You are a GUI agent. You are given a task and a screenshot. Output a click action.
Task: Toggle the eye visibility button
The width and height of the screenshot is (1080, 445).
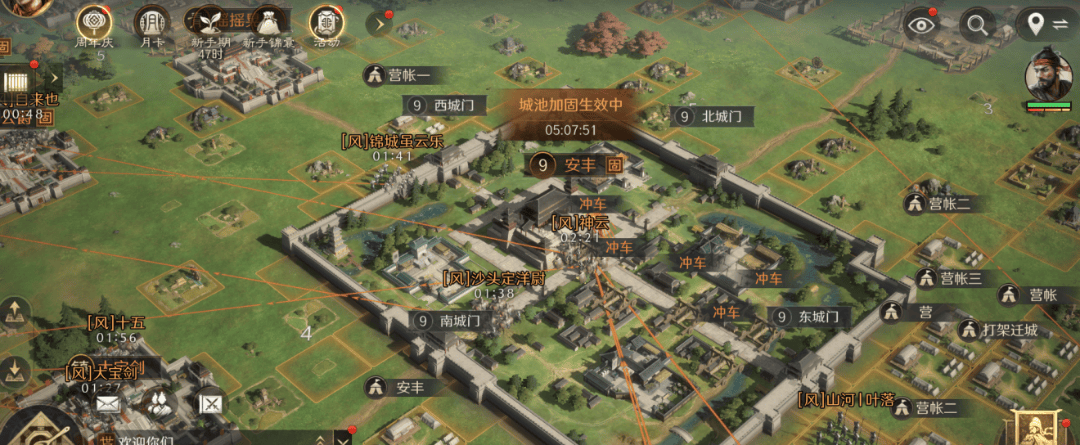coord(923,26)
